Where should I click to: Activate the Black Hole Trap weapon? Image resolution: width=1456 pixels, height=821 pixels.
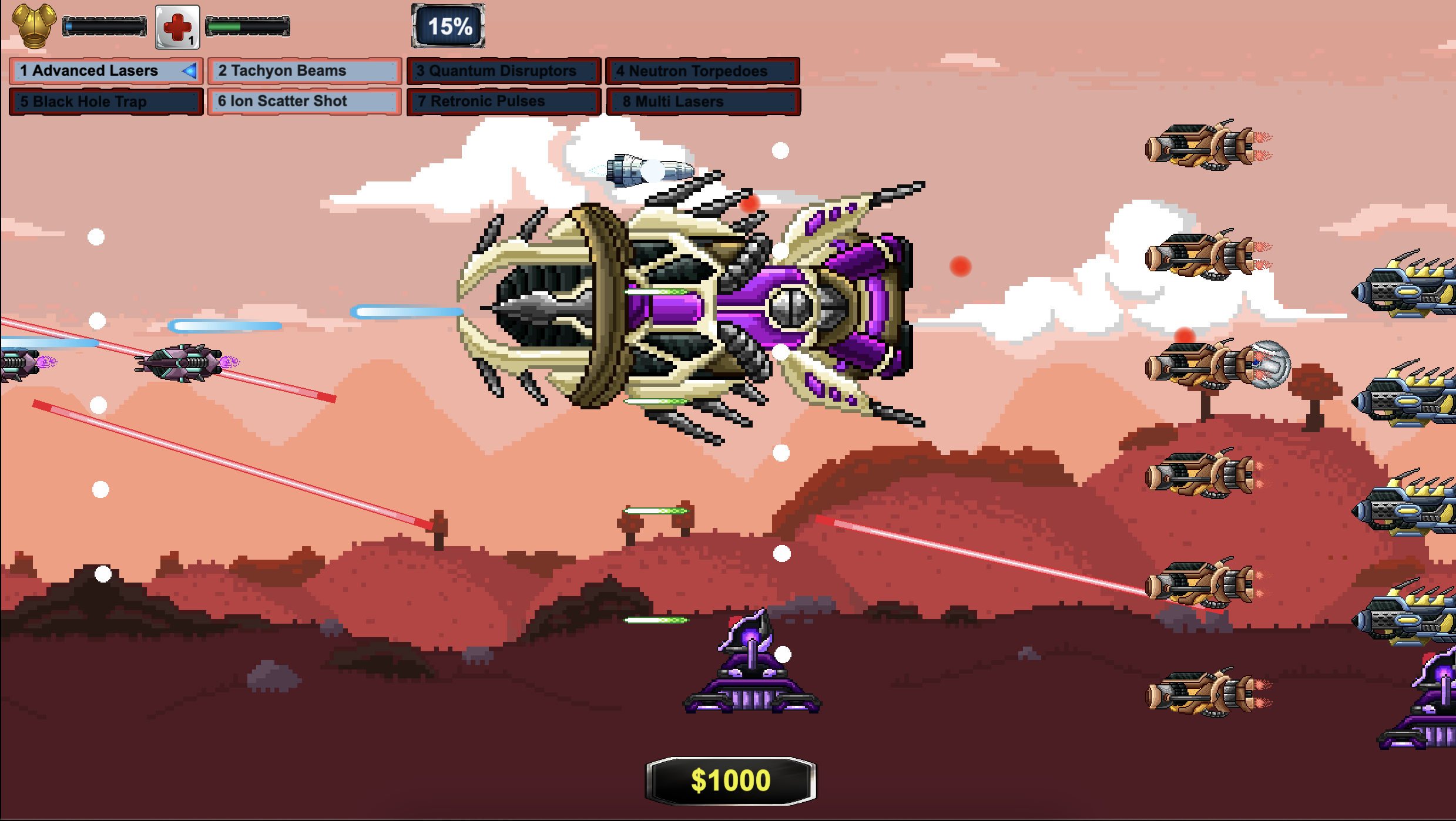pyautogui.click(x=106, y=102)
